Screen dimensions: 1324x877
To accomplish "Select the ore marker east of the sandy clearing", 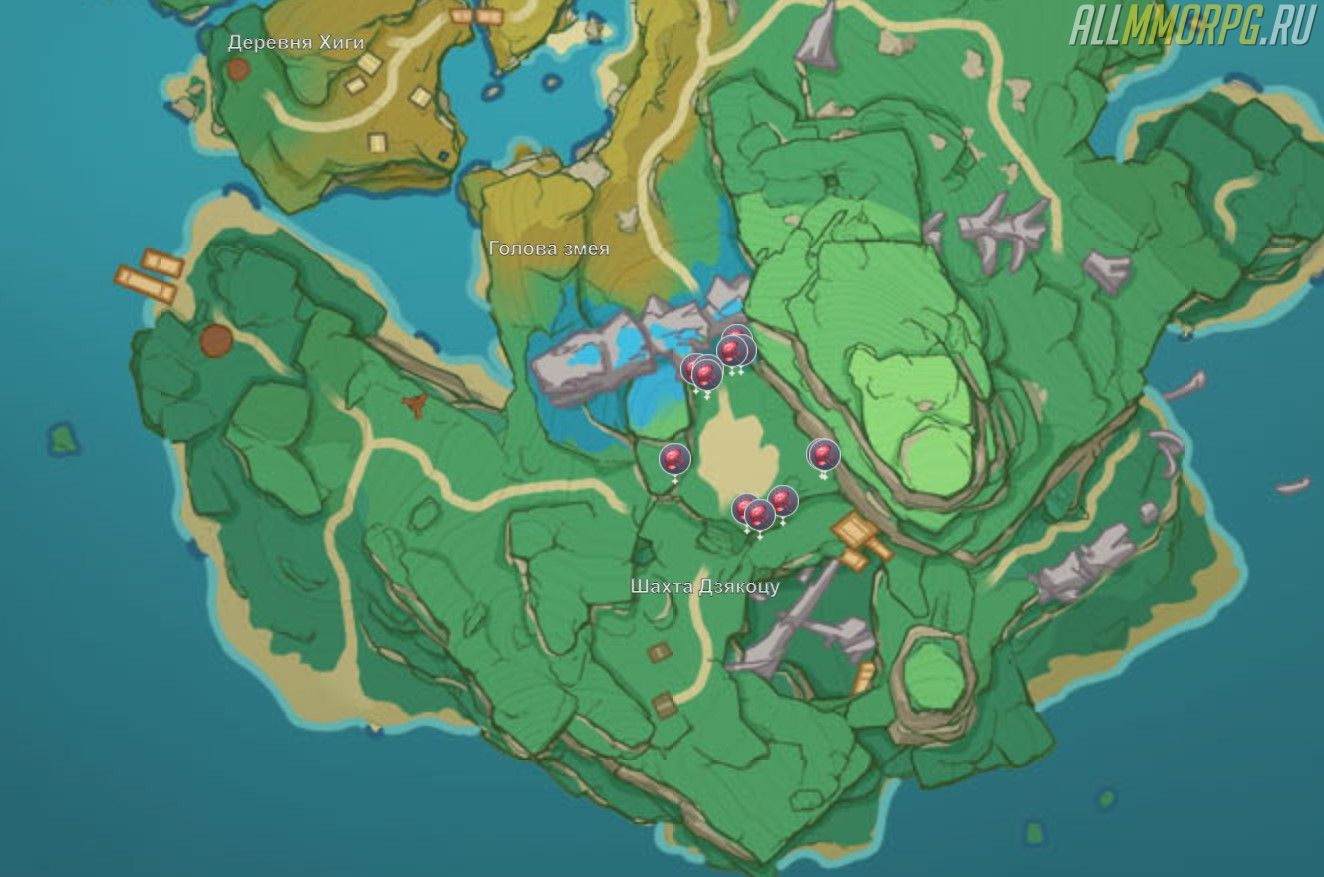I will [823, 456].
